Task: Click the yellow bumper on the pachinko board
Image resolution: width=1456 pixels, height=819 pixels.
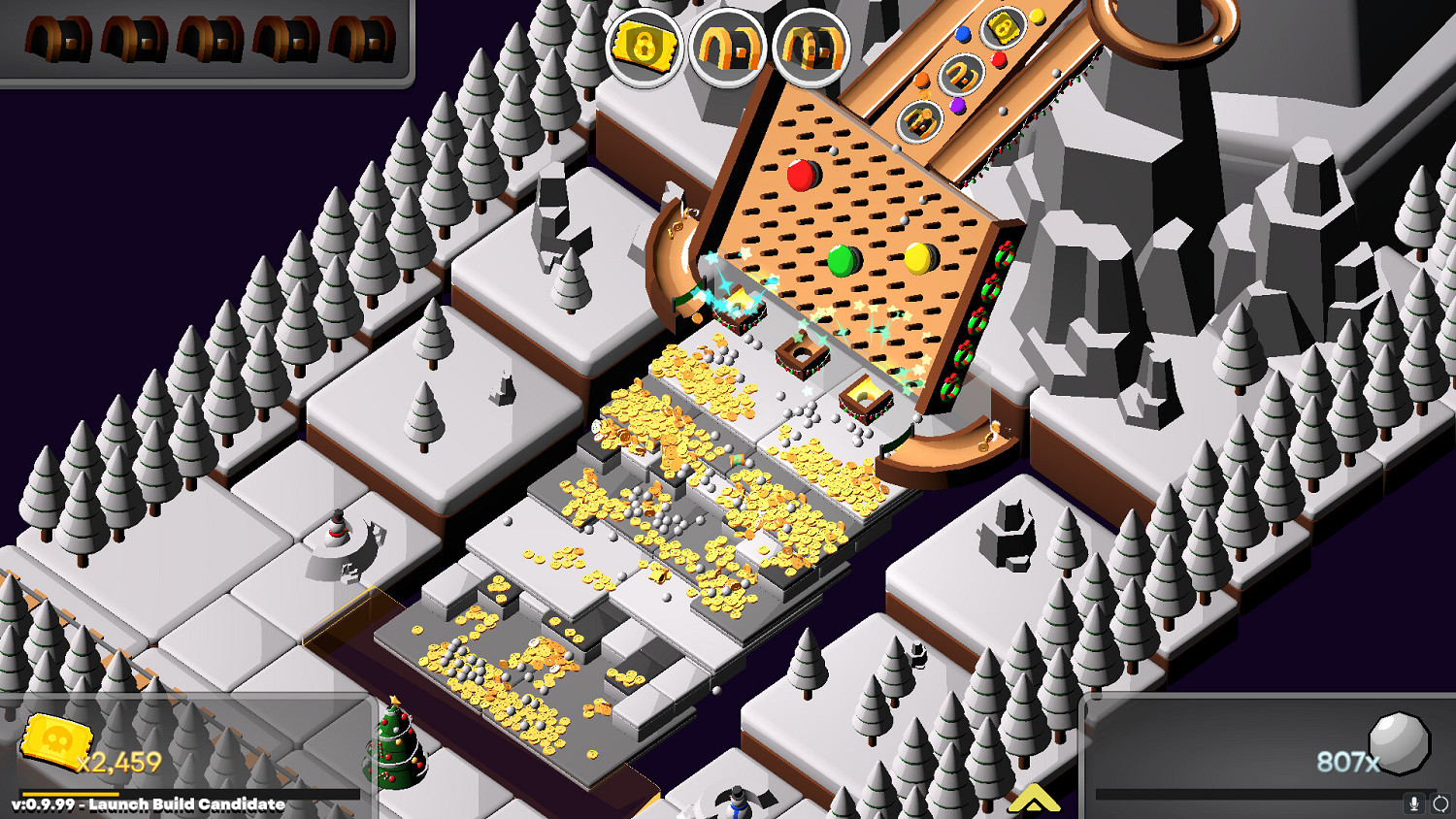Action: click(916, 257)
